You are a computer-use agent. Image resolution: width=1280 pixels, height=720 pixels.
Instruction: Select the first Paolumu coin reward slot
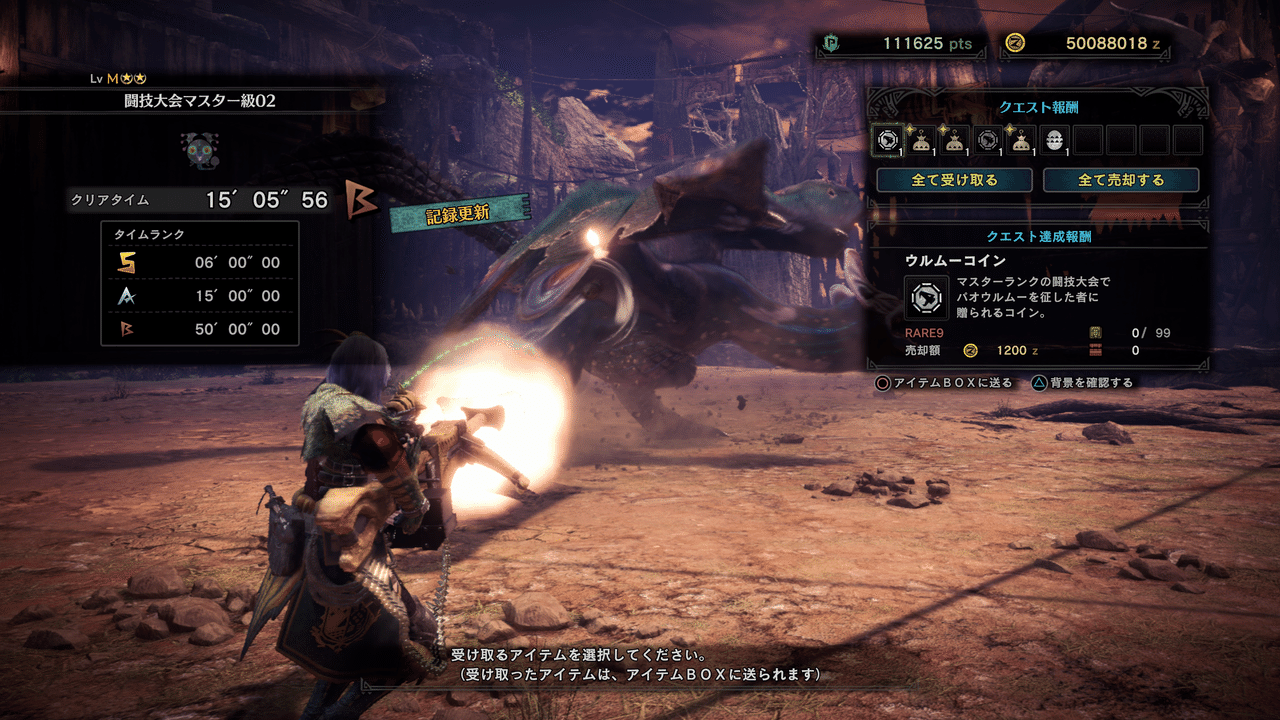[x=888, y=140]
